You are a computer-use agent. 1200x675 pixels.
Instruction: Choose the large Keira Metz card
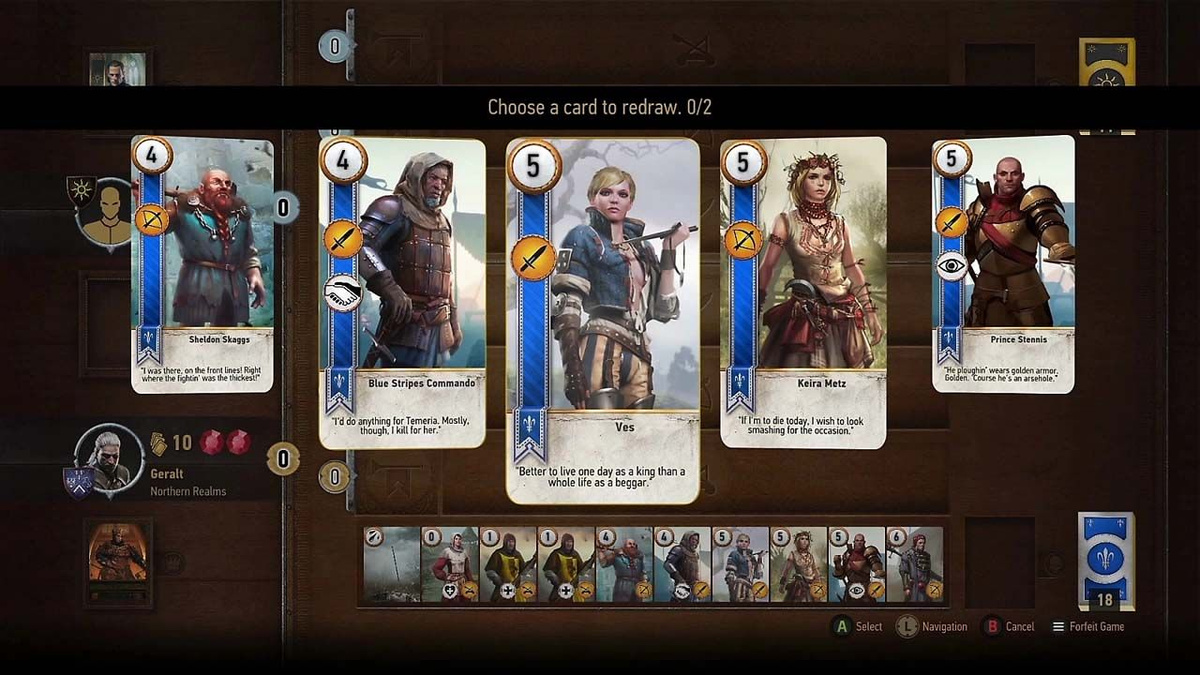coord(803,292)
